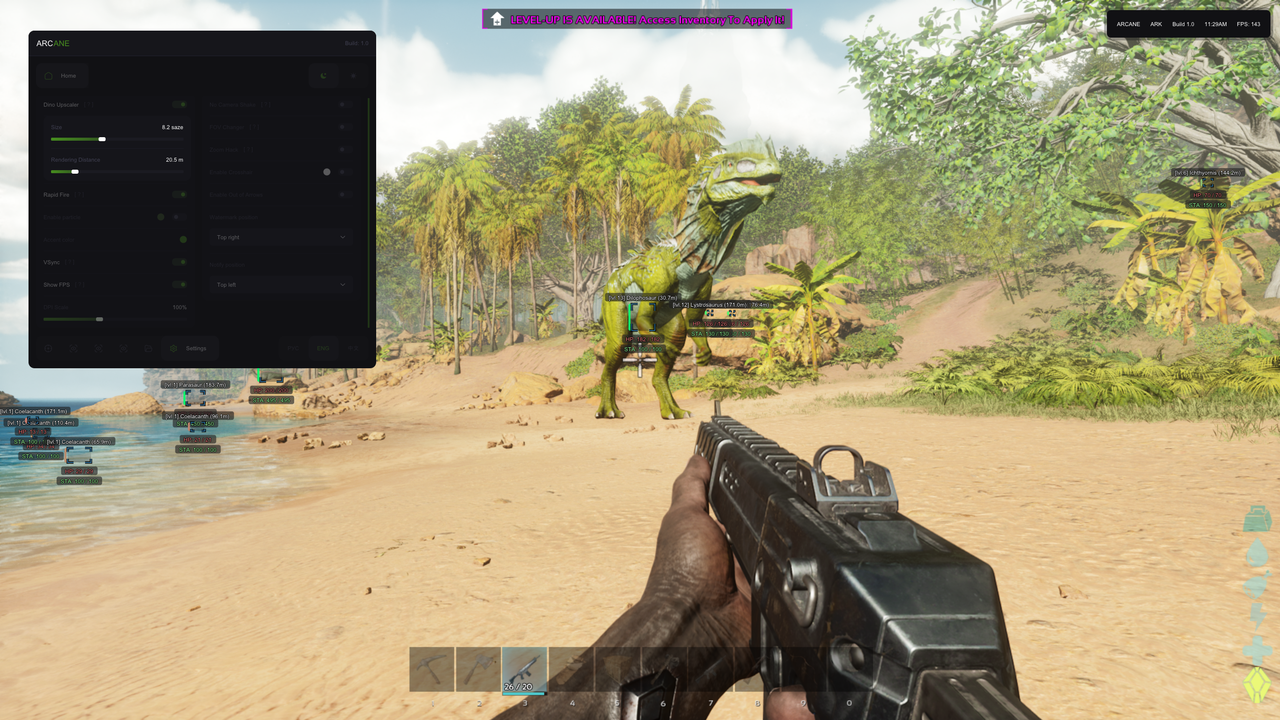The image size is (1280, 720).
Task: Open the Notify position dropdown showing Top left
Action: coord(281,284)
